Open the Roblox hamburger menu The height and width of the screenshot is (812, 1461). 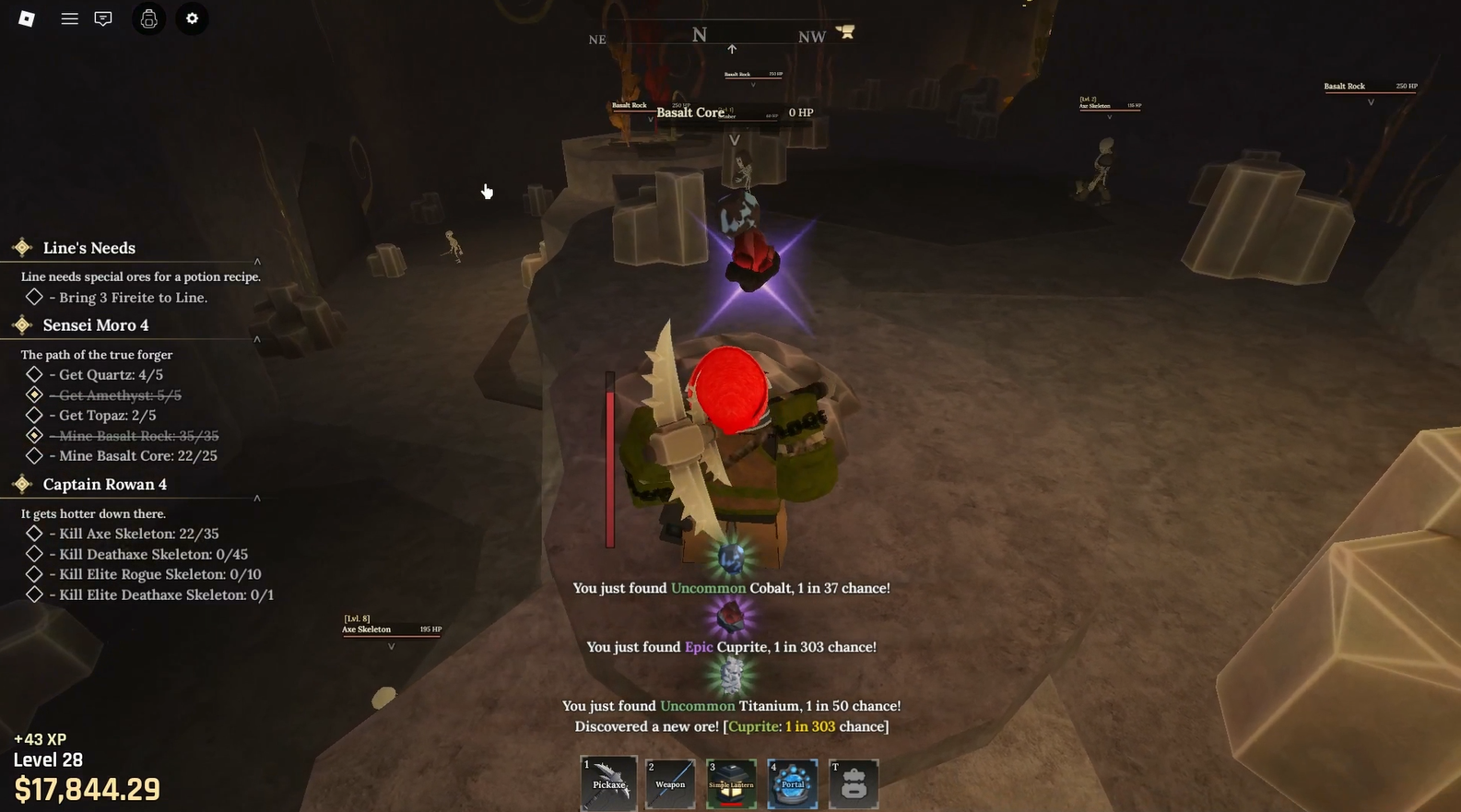tap(69, 18)
